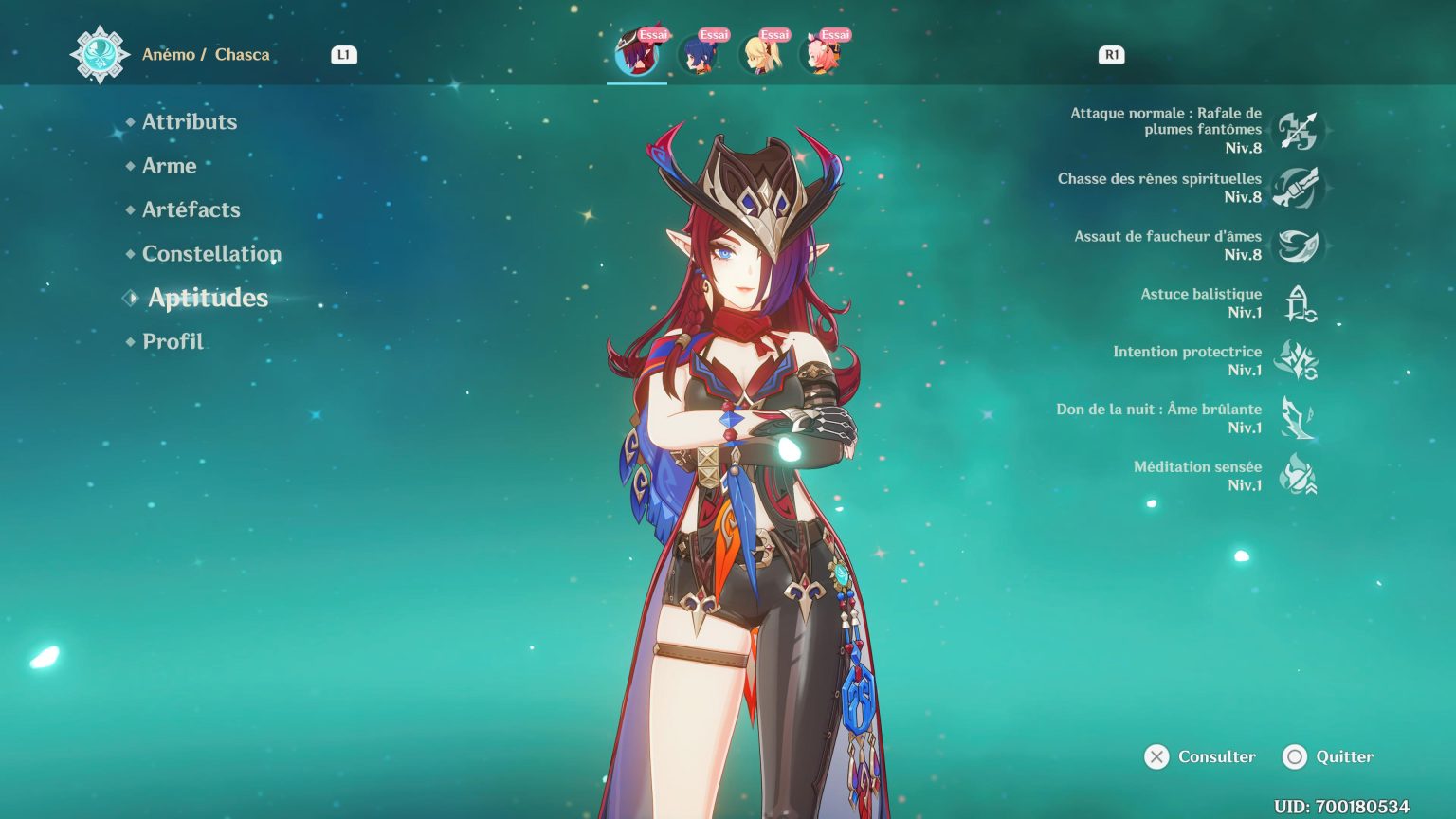Activate Consulter at the bottom right
This screenshot has height=819, width=1456.
pyautogui.click(x=1198, y=756)
